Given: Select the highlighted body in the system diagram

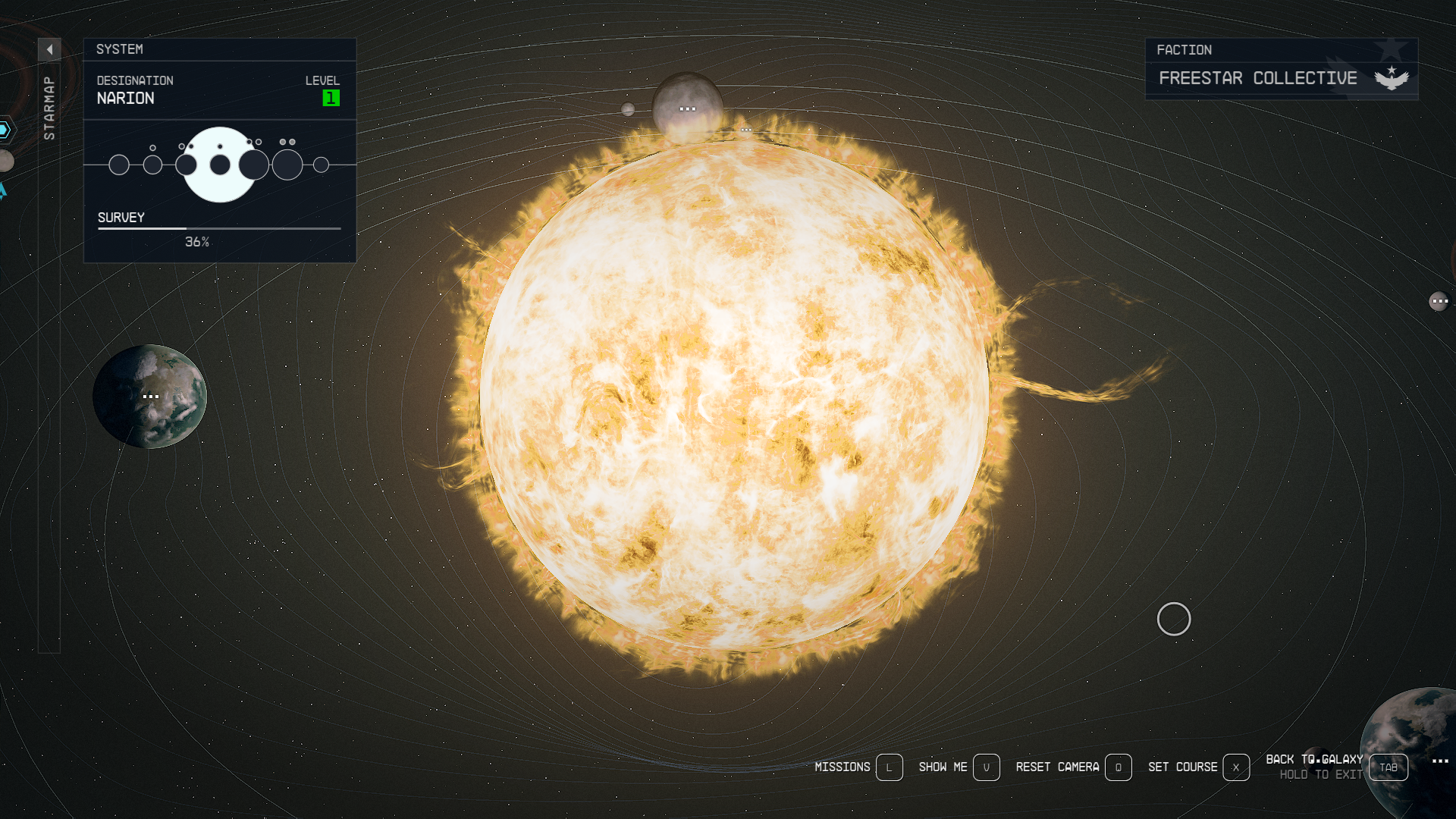Looking at the screenshot, I should 220,165.
